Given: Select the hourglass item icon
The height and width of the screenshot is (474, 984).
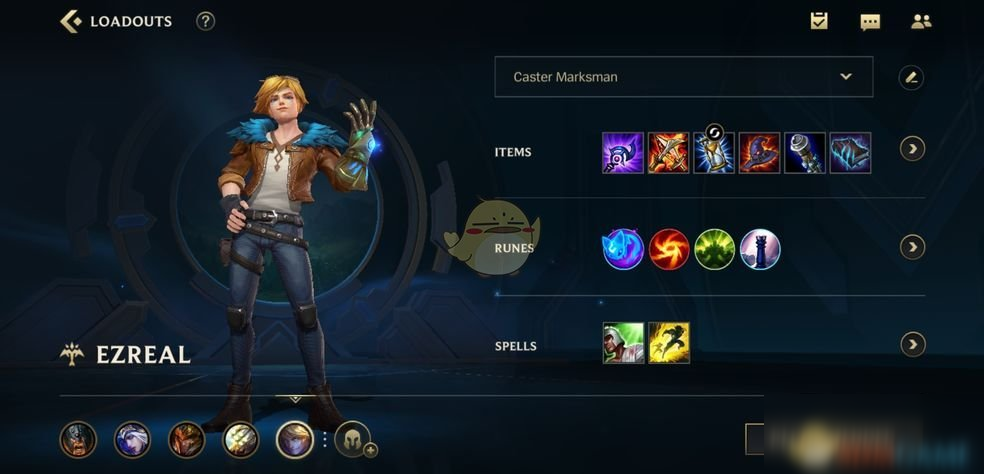Looking at the screenshot, I should tap(714, 153).
